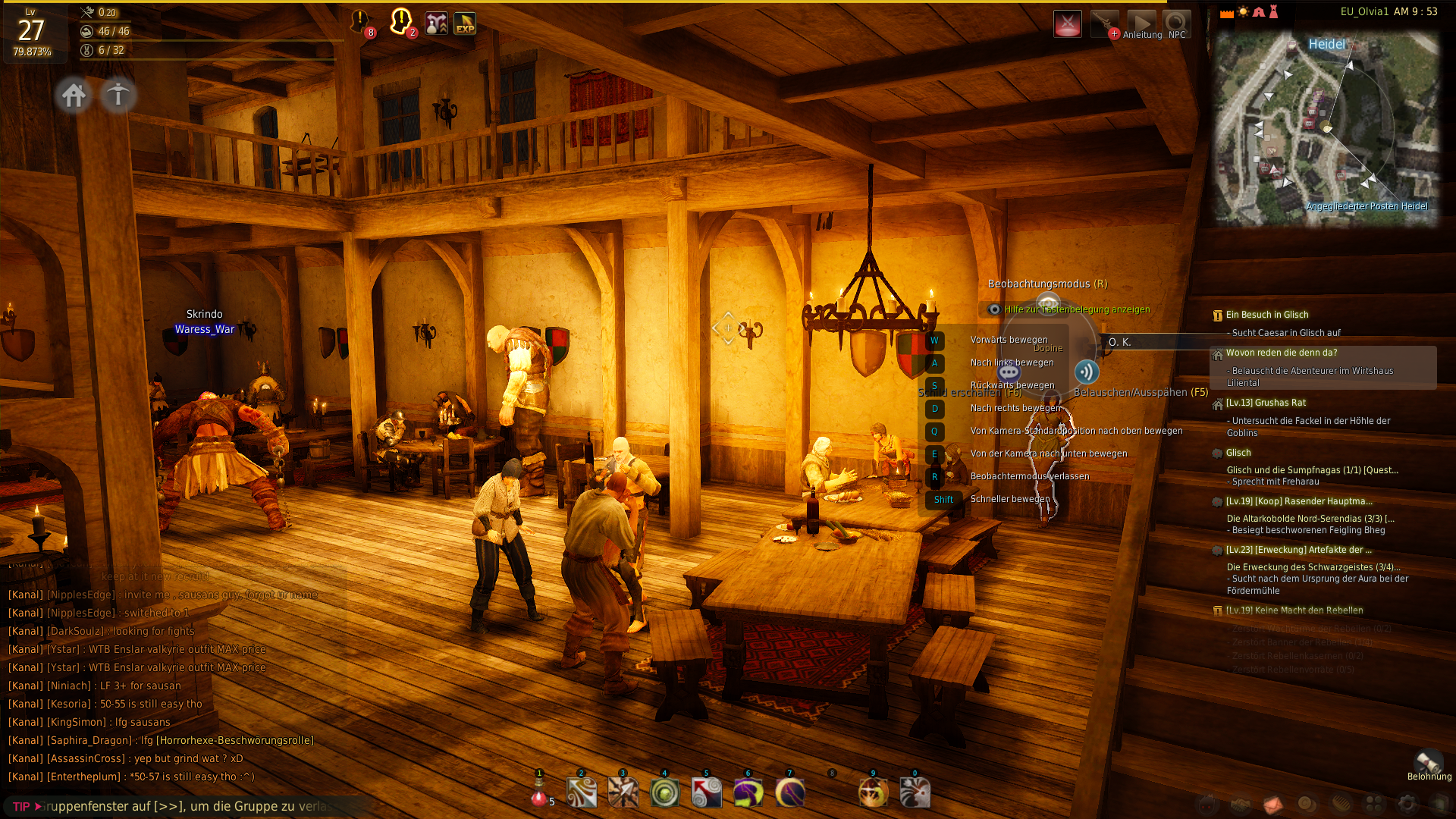Click the health potion quickslot
The height and width of the screenshot is (819, 1456).
pyautogui.click(x=539, y=795)
